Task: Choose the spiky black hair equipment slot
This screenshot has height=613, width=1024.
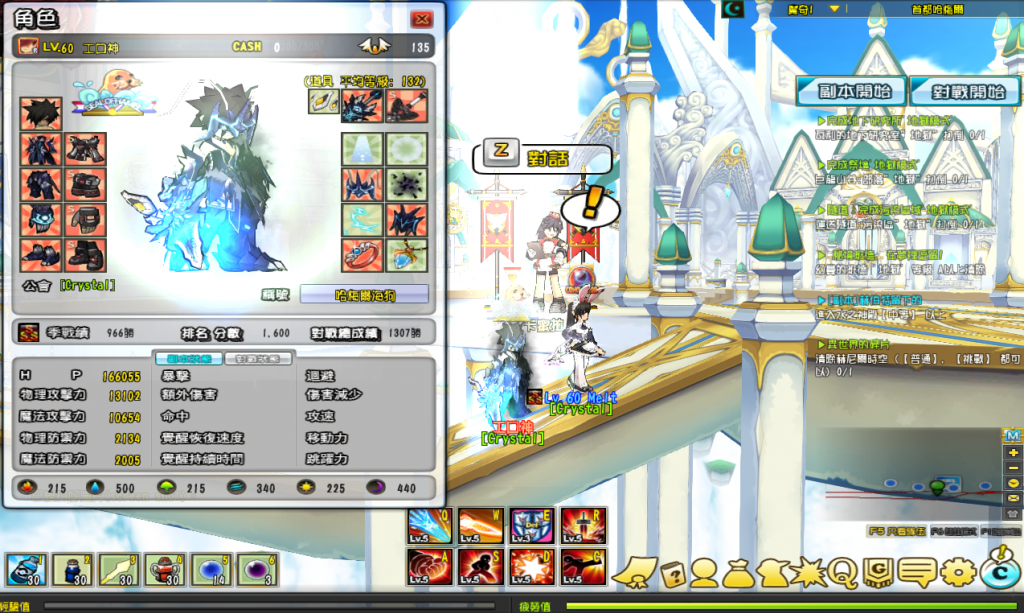Action: pos(41,113)
